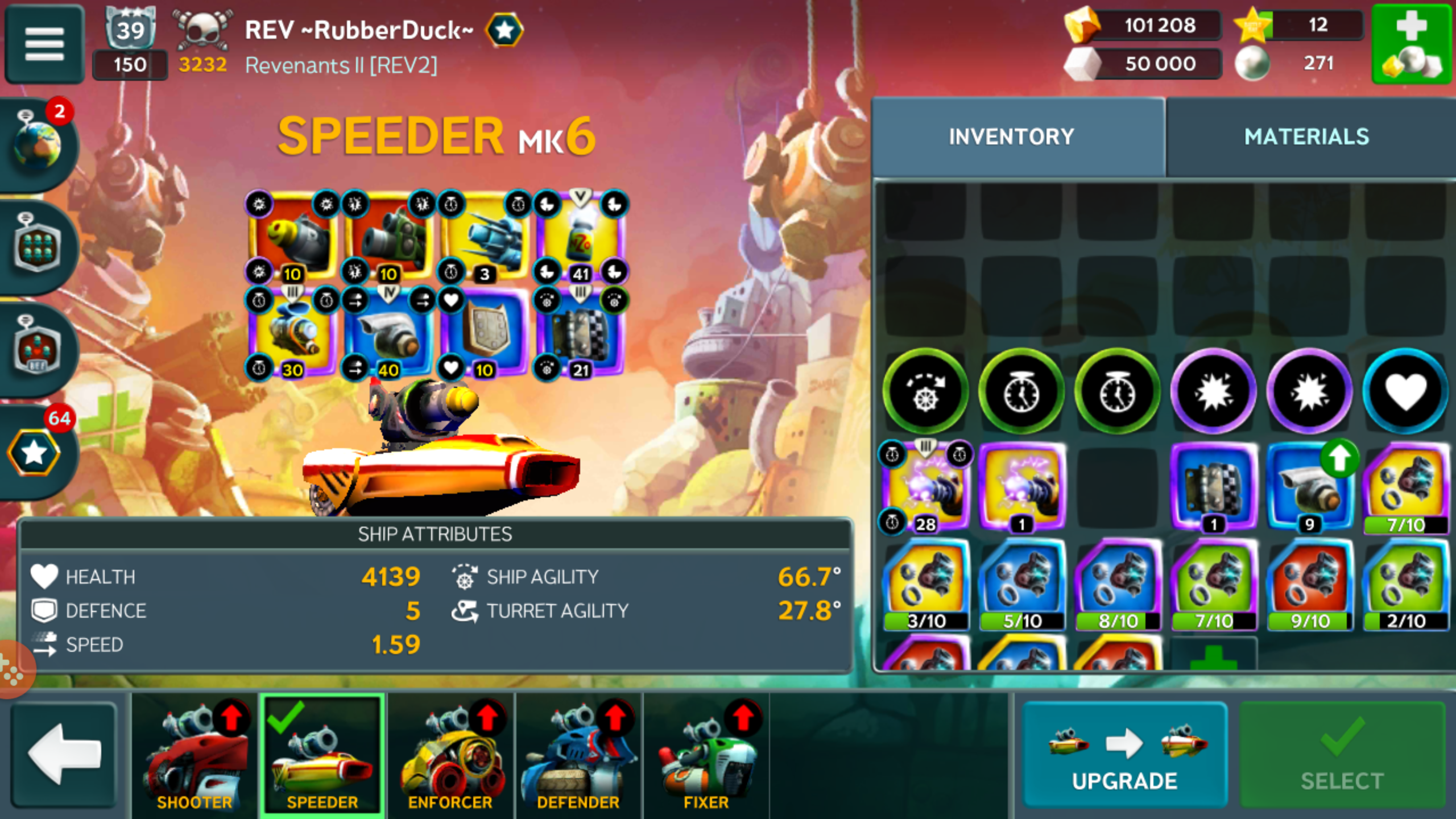Go back with the white arrow button
Viewport: 1456px width, 819px height.
(x=64, y=755)
